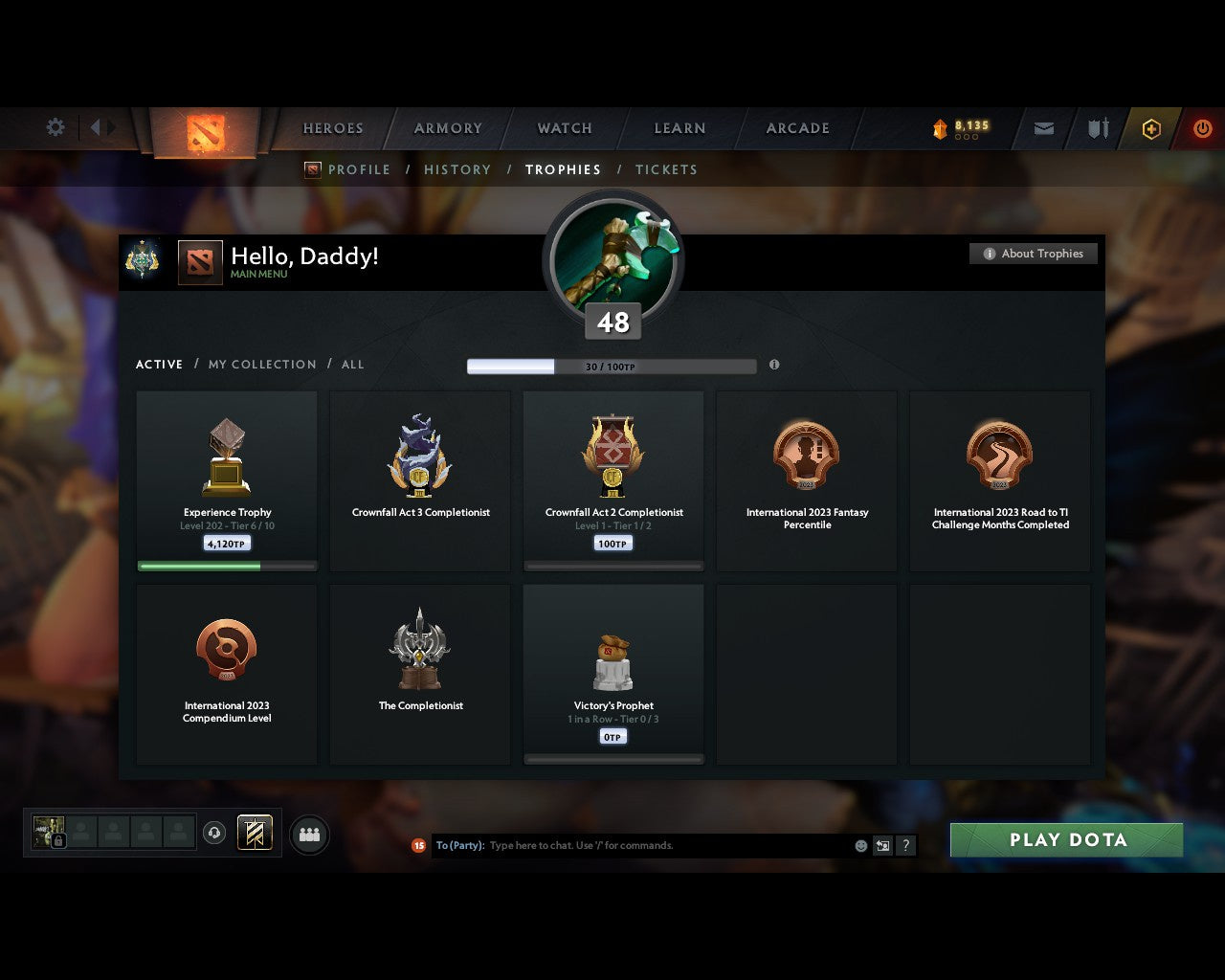
Task: Open the emoticon picker in the chat bar
Action: click(x=859, y=845)
